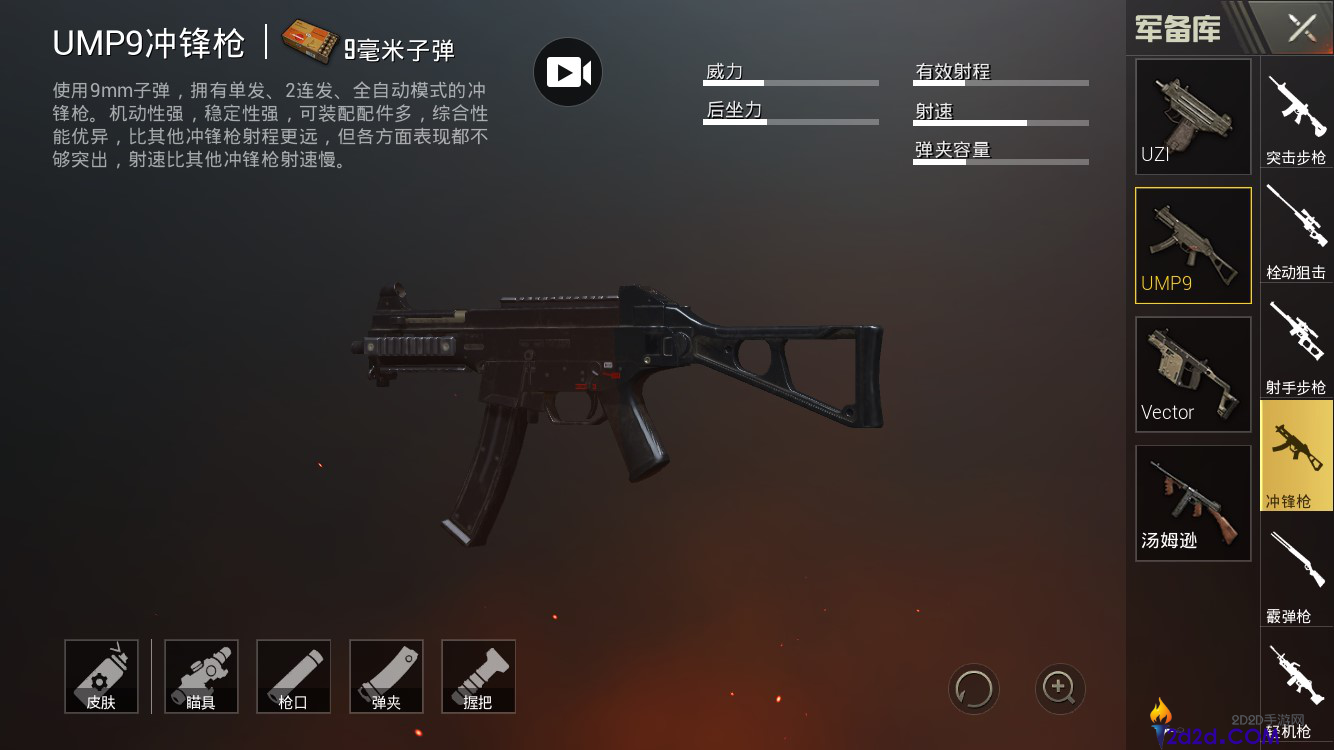Close the 军备库 armory panel
The width and height of the screenshot is (1334, 750).
(1301, 28)
